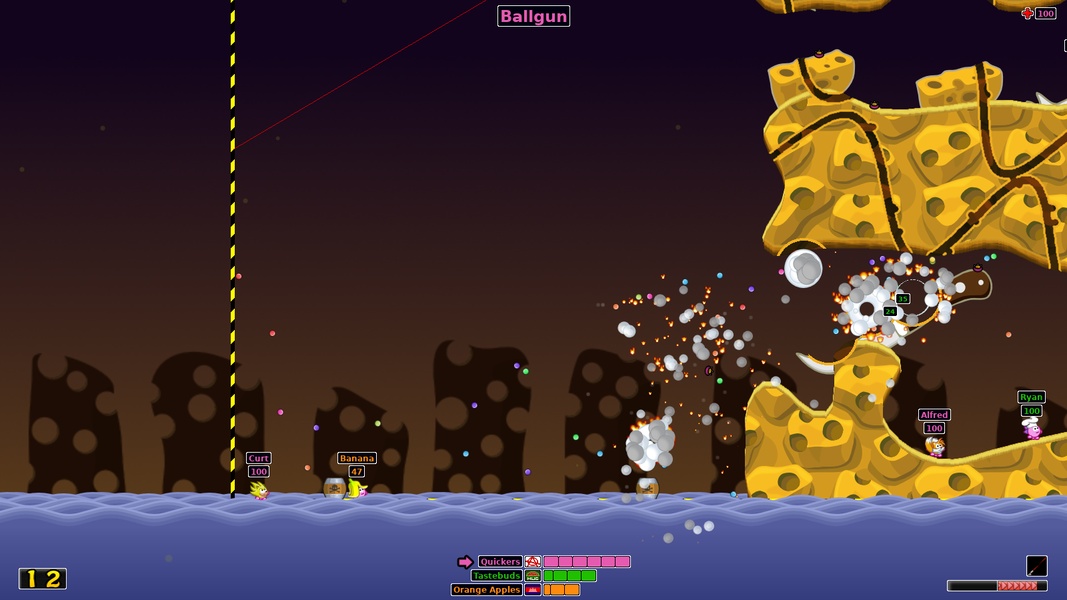The height and width of the screenshot is (600, 1067).
Task: Select the Quickers team row
Action: (500, 562)
